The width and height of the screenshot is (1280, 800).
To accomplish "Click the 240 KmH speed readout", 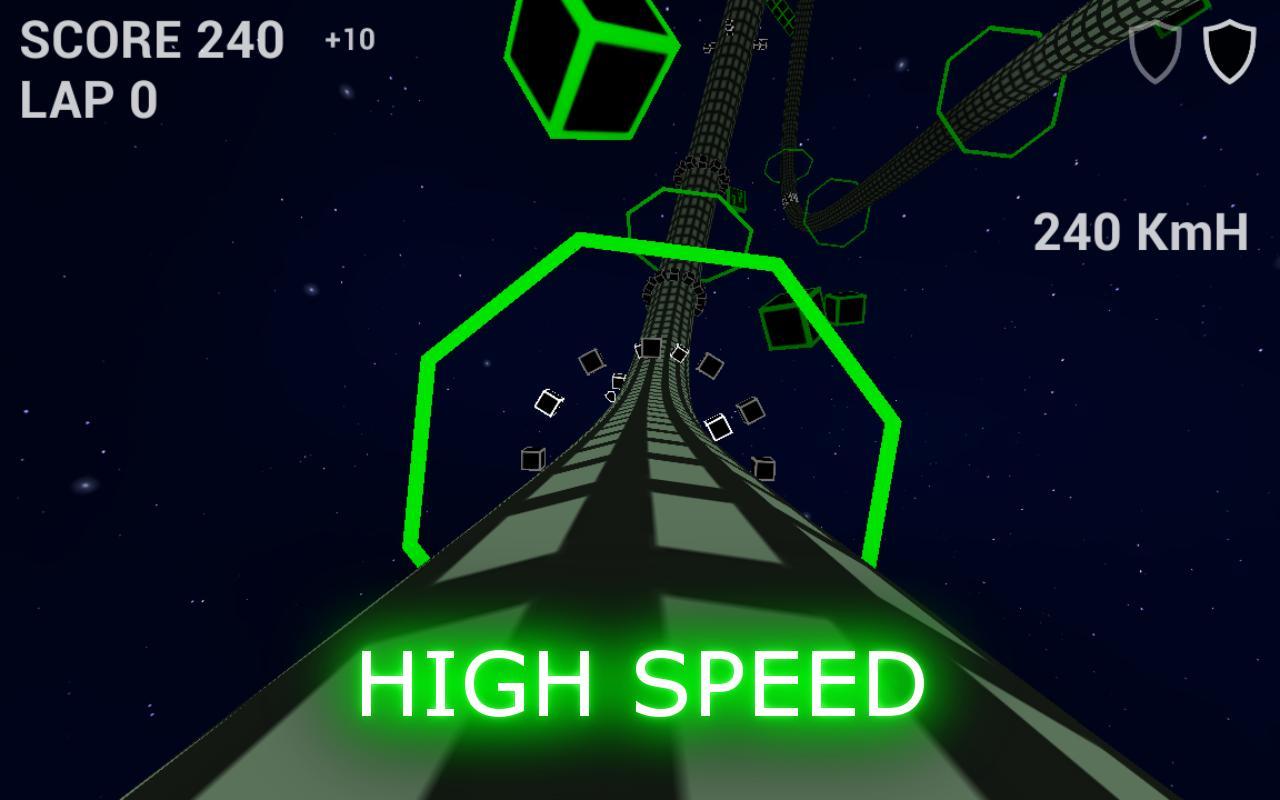I will [x=1142, y=231].
